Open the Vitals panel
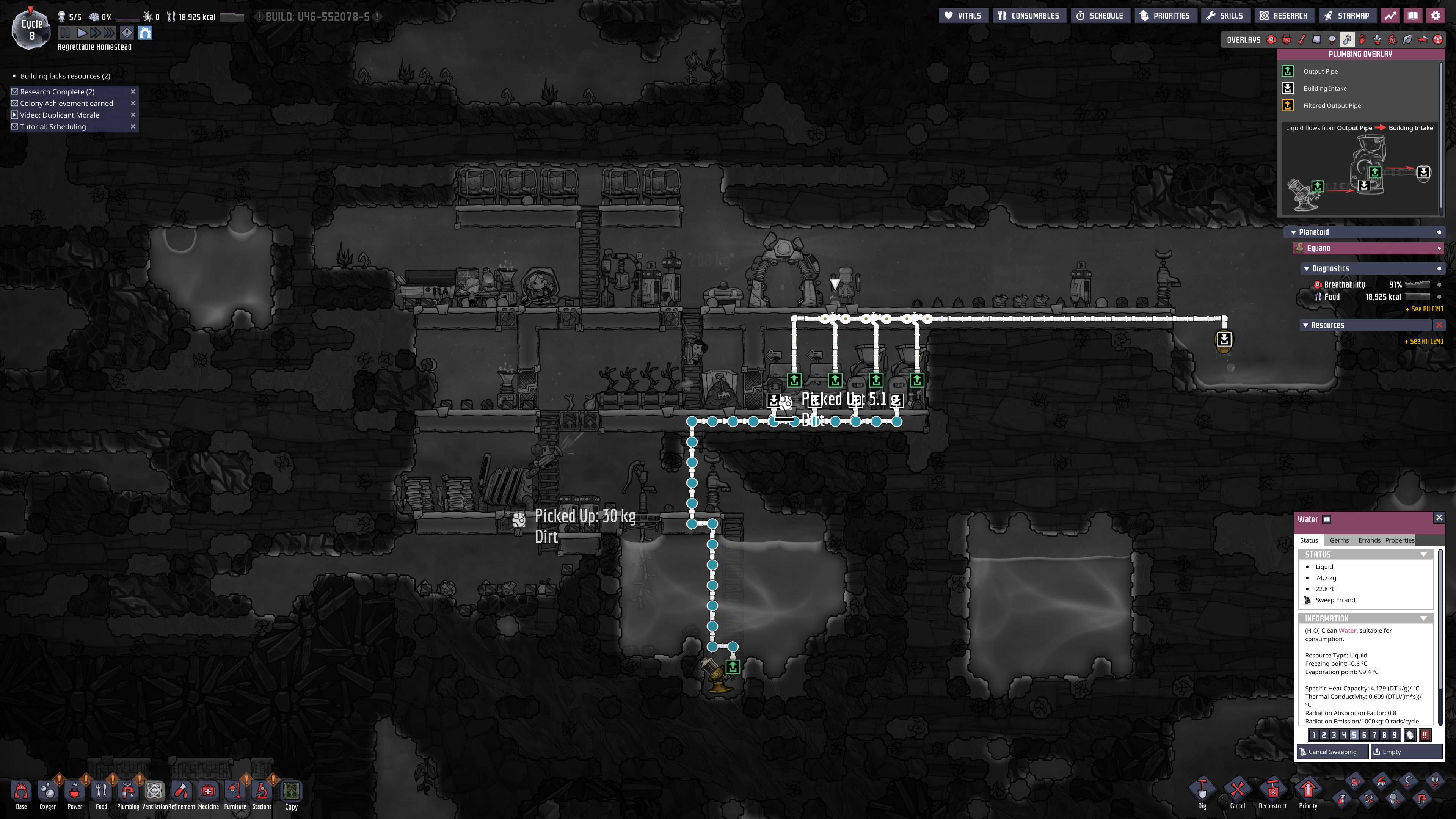The image size is (1456, 819). pyautogui.click(x=963, y=16)
